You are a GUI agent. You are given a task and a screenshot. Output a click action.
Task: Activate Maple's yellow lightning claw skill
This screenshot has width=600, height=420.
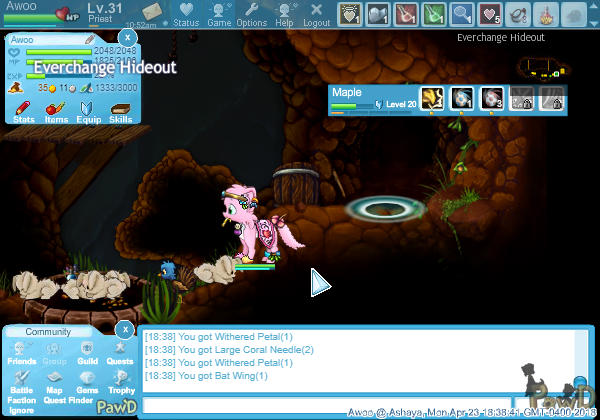click(x=433, y=98)
